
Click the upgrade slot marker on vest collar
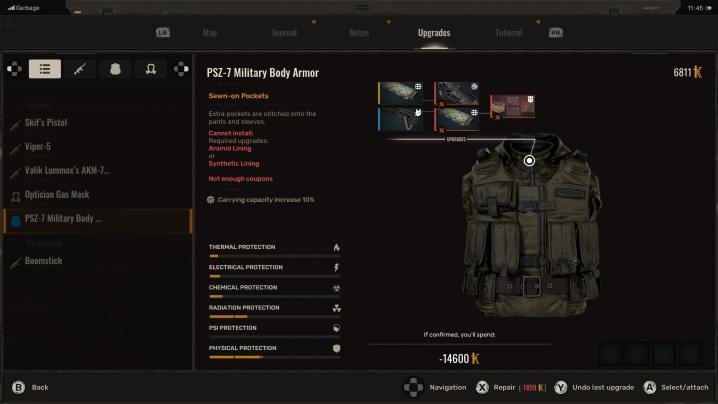(x=530, y=160)
